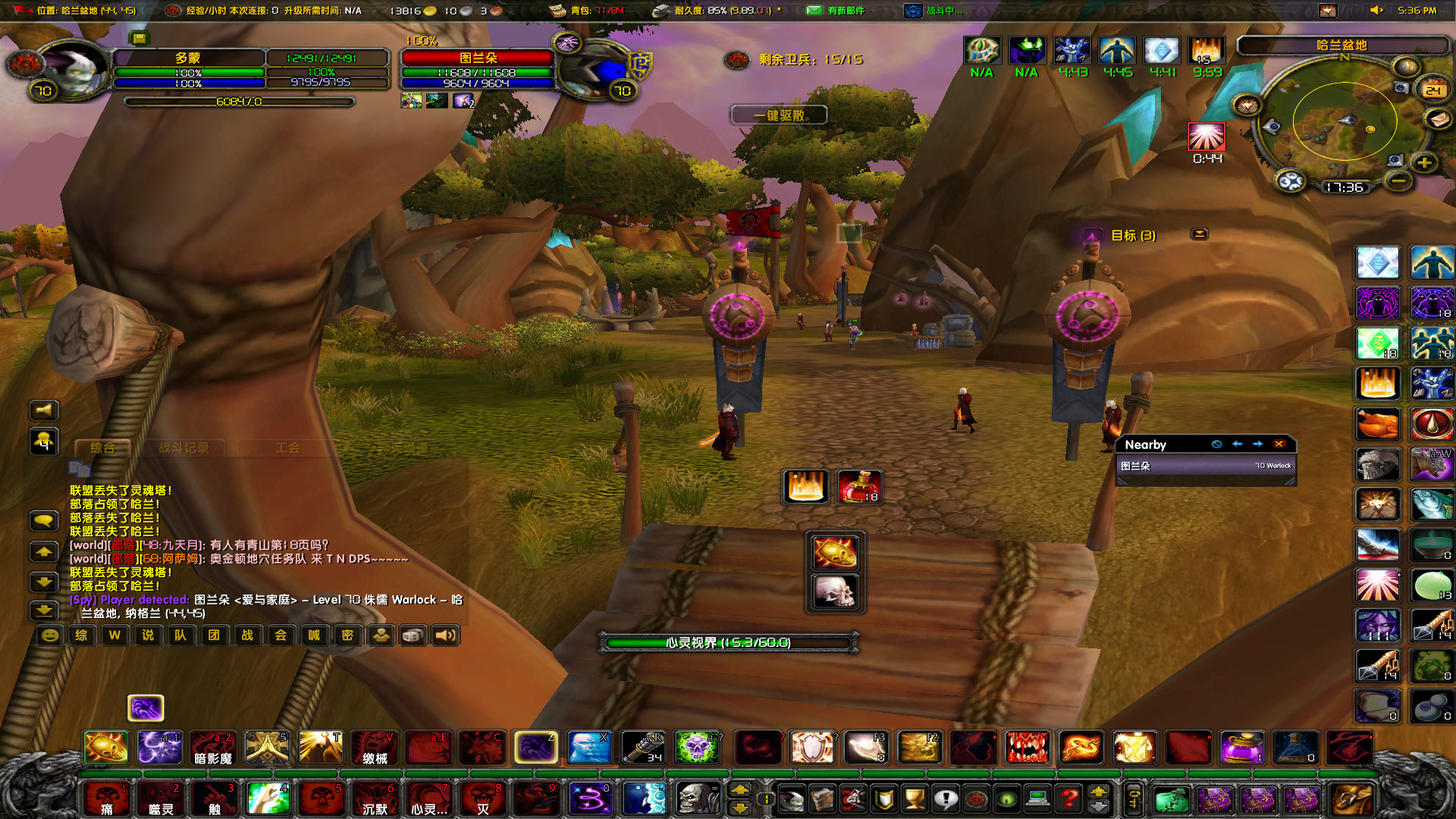Go to next page in Nearby window

coord(1259,445)
